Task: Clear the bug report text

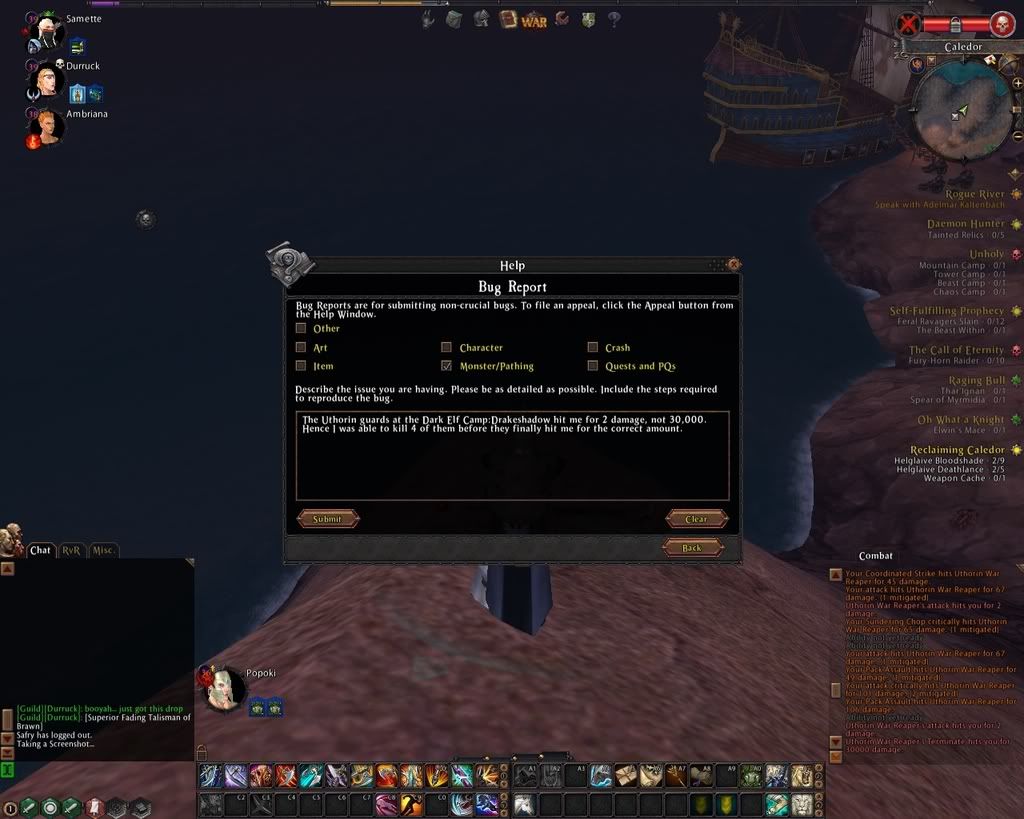Action: click(x=696, y=519)
